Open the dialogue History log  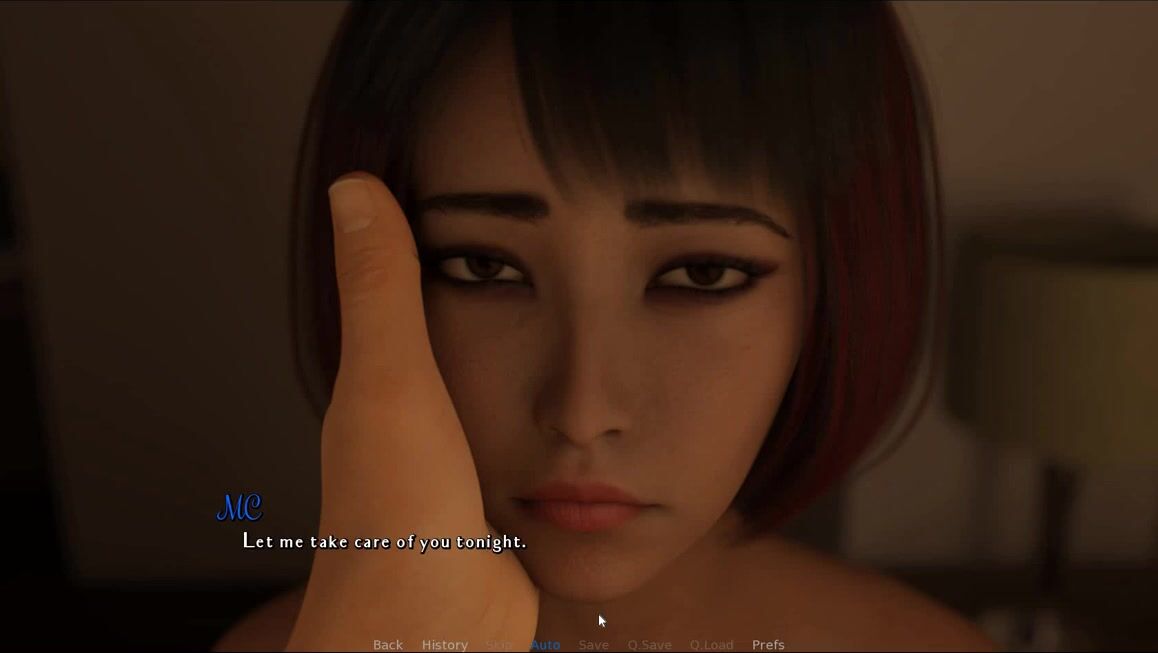[445, 645]
